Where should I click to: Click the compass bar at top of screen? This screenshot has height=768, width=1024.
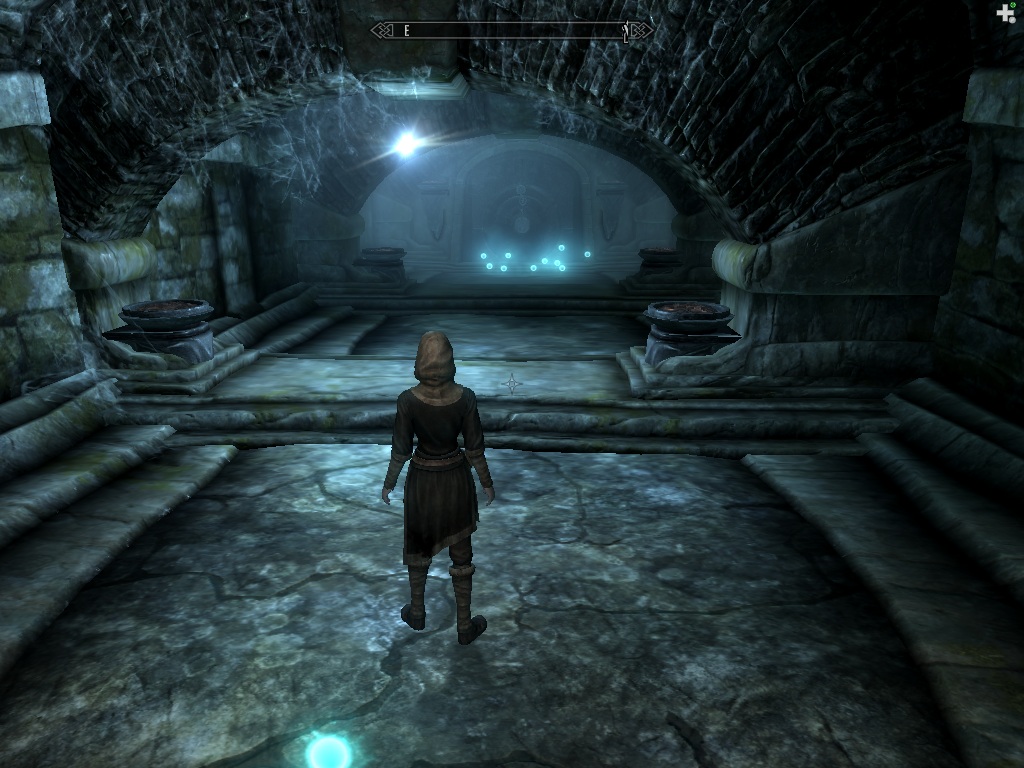coord(512,31)
